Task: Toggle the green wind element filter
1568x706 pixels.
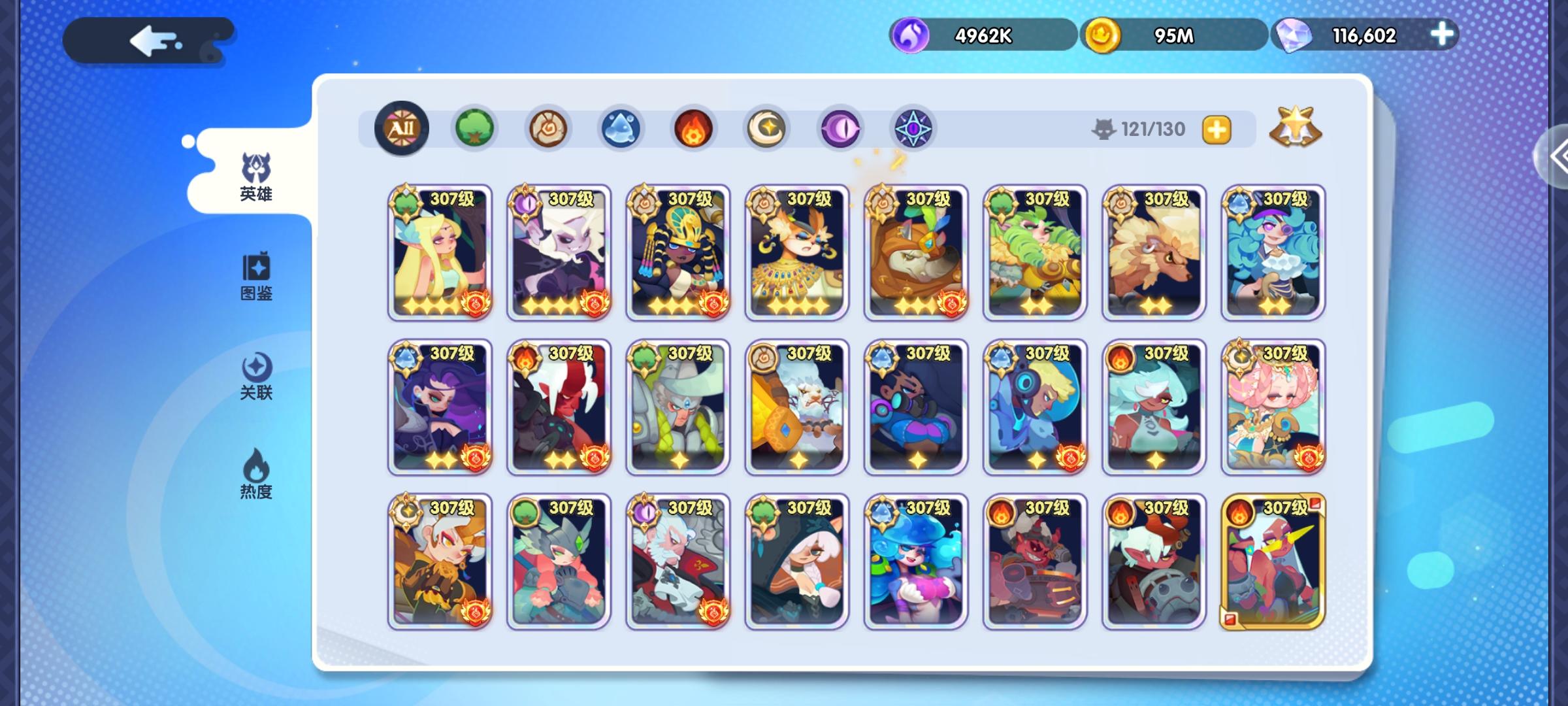Action: [x=475, y=129]
